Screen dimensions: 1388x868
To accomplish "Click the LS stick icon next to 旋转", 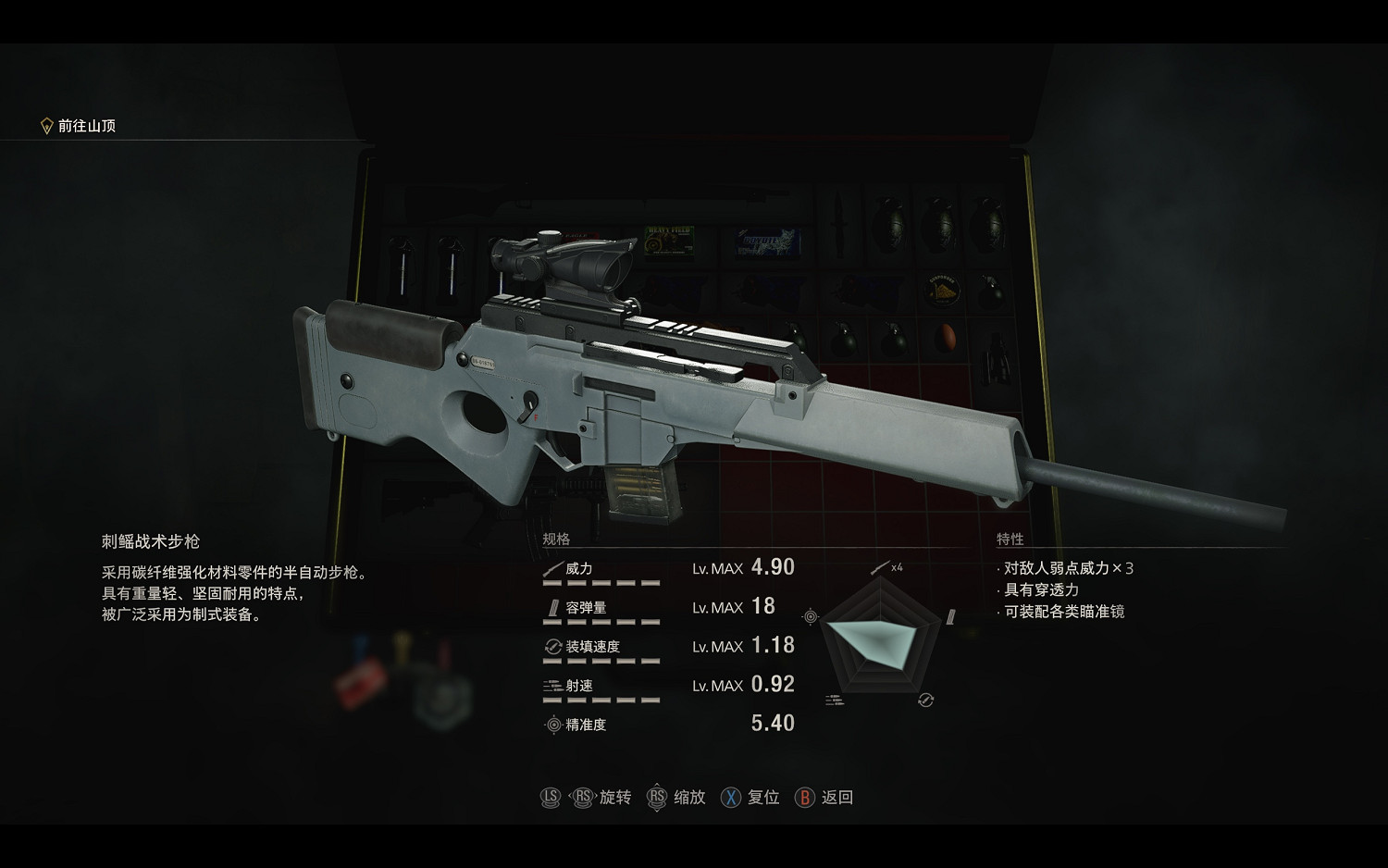I will click(x=550, y=797).
